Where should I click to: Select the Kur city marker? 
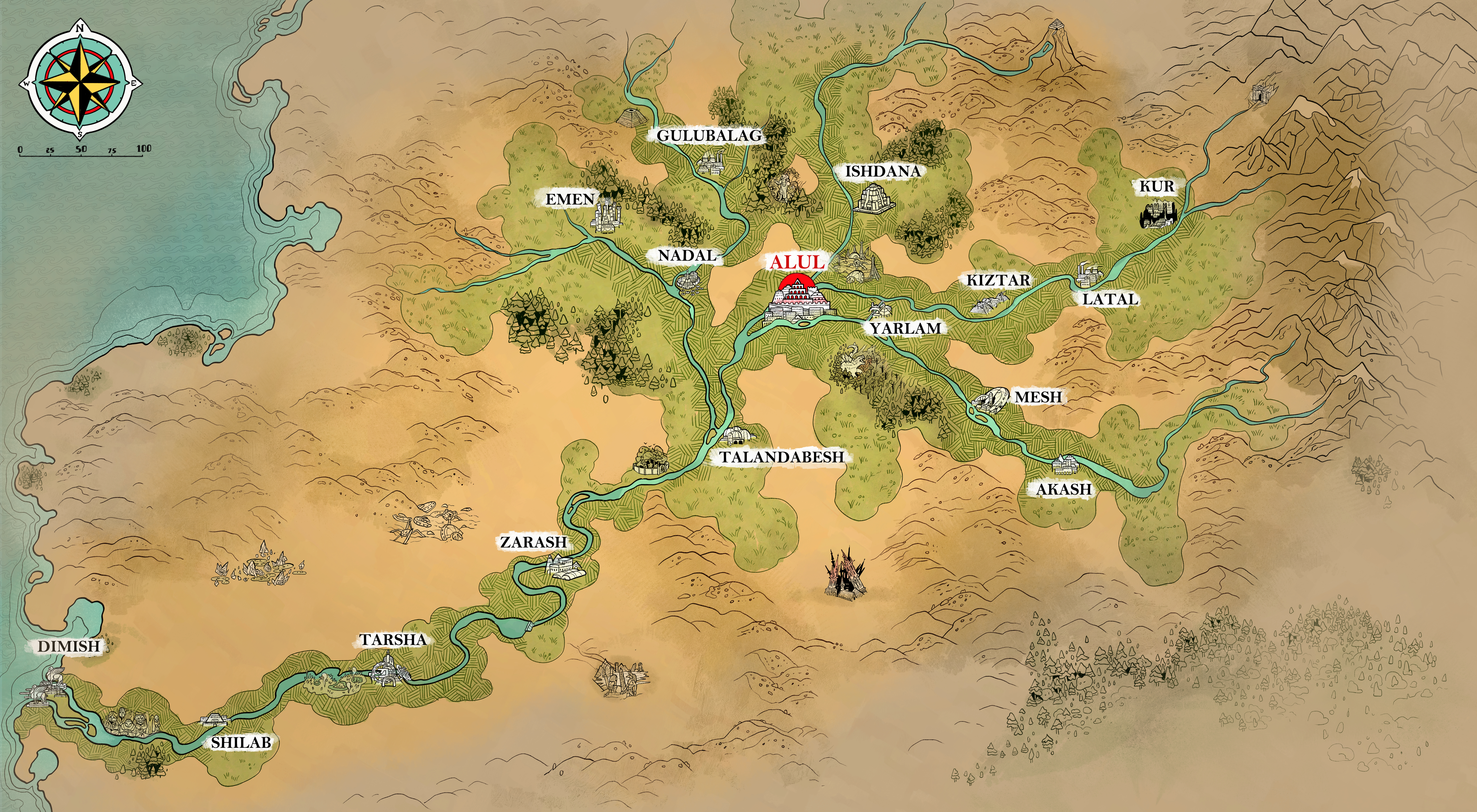tap(1156, 187)
